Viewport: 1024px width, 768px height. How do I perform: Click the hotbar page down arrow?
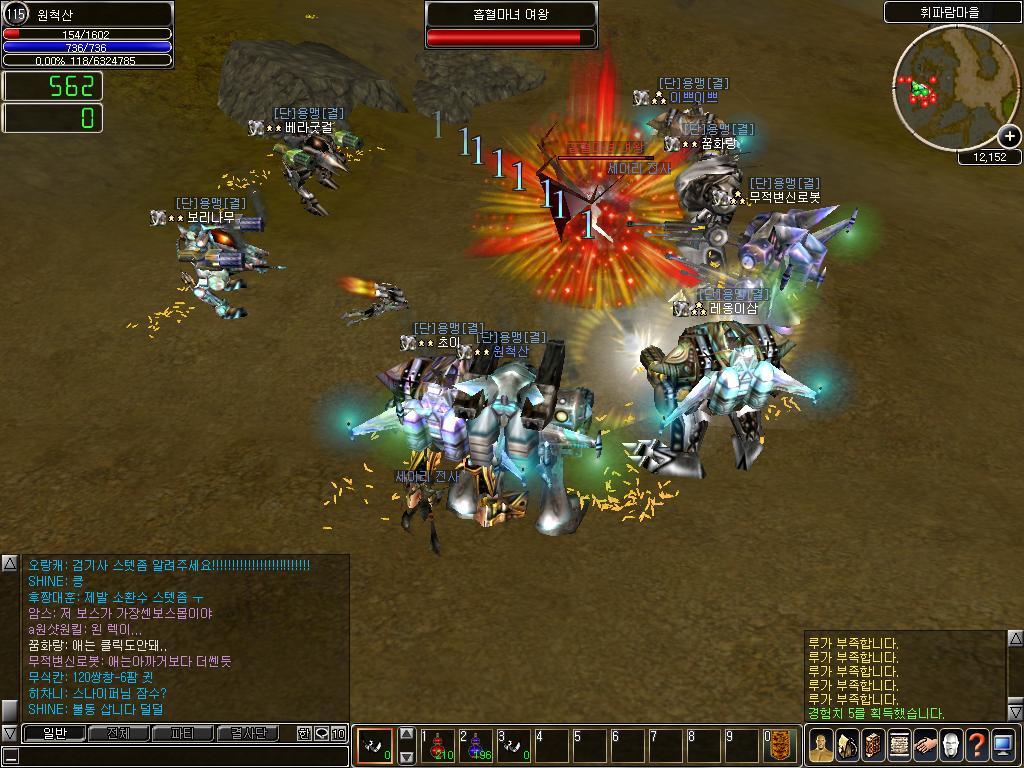pyautogui.click(x=406, y=757)
